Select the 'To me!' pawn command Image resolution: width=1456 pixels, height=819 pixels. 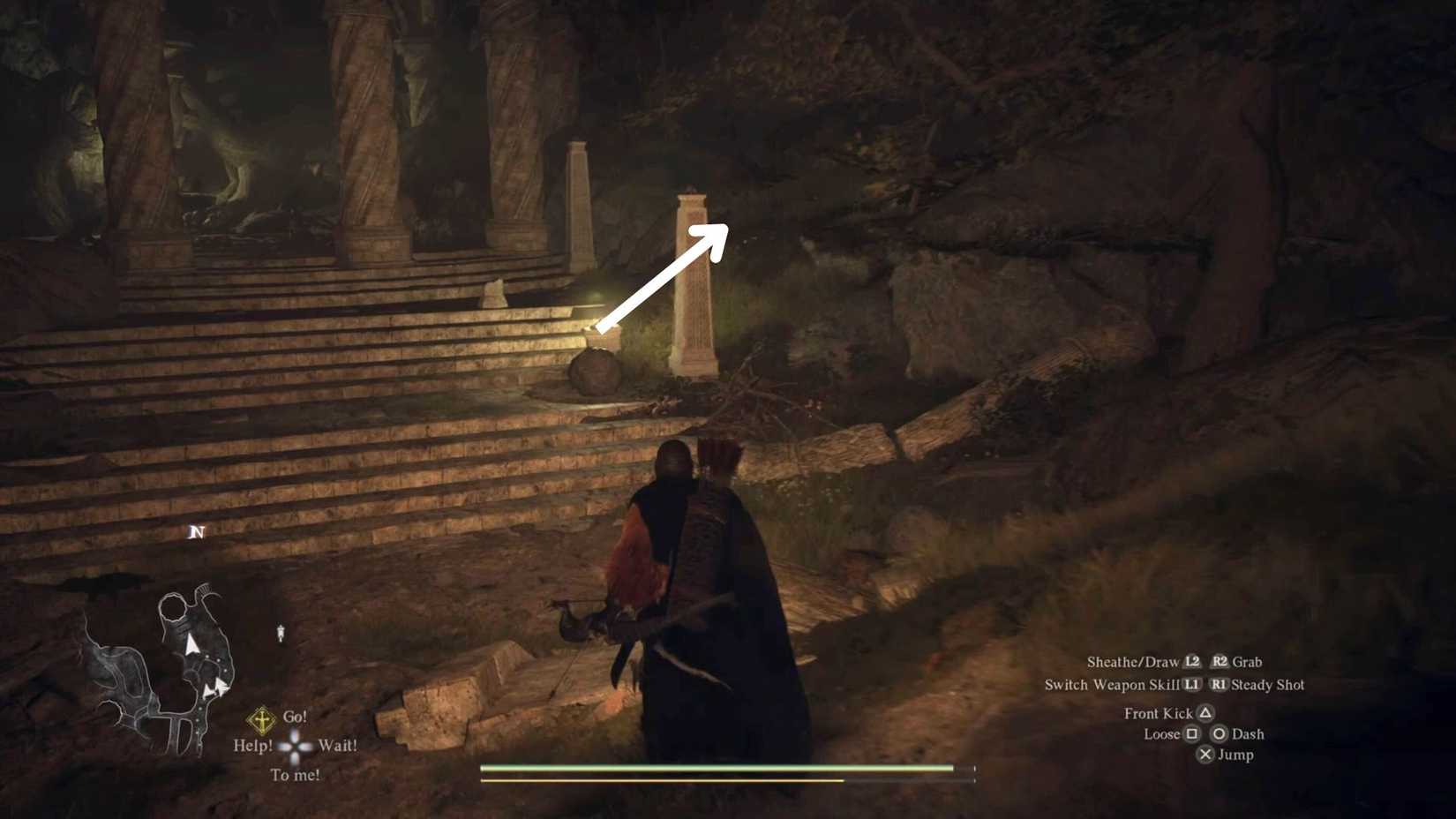[296, 774]
